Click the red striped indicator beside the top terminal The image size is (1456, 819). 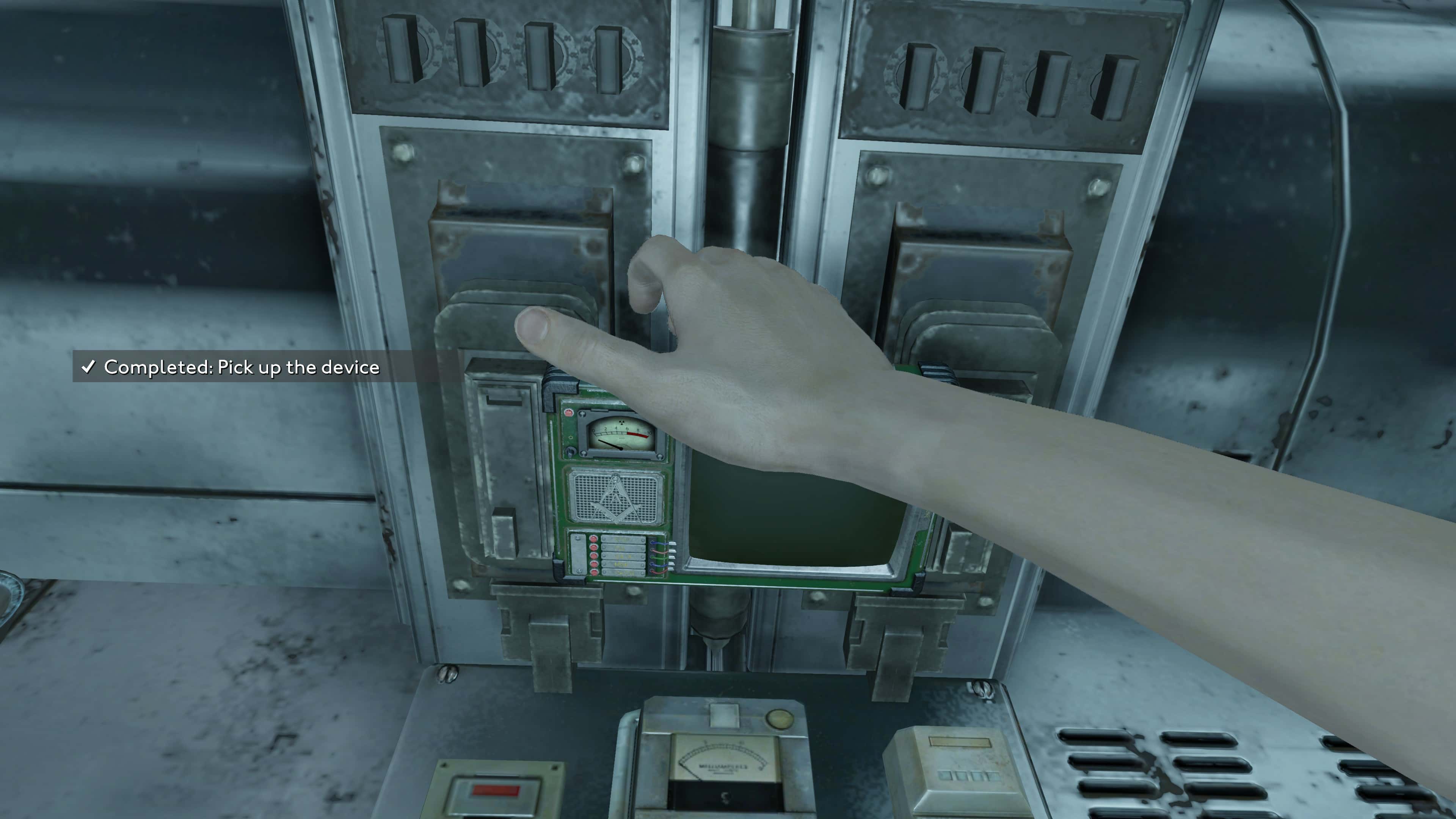click(593, 538)
